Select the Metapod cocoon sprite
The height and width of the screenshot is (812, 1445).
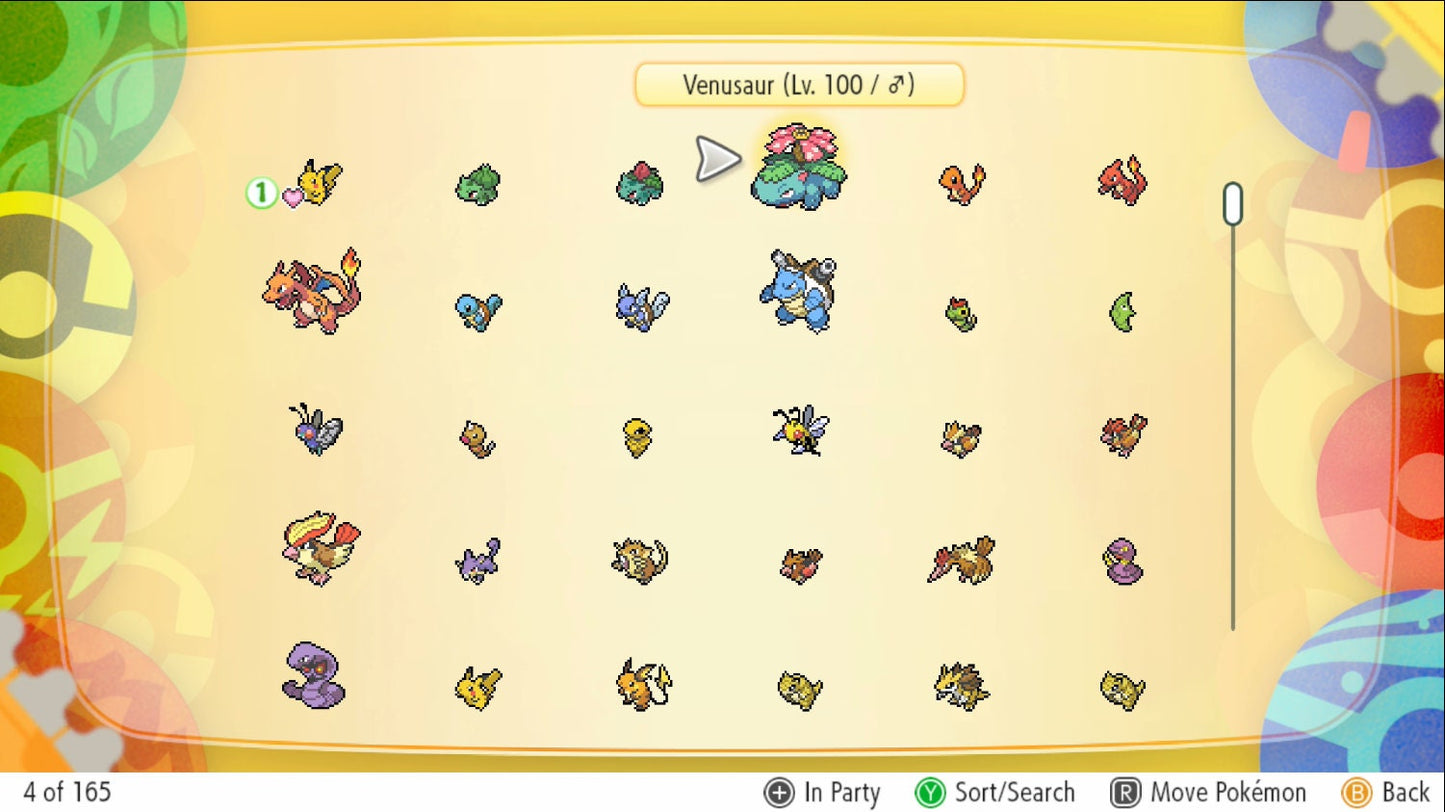pos(1122,312)
